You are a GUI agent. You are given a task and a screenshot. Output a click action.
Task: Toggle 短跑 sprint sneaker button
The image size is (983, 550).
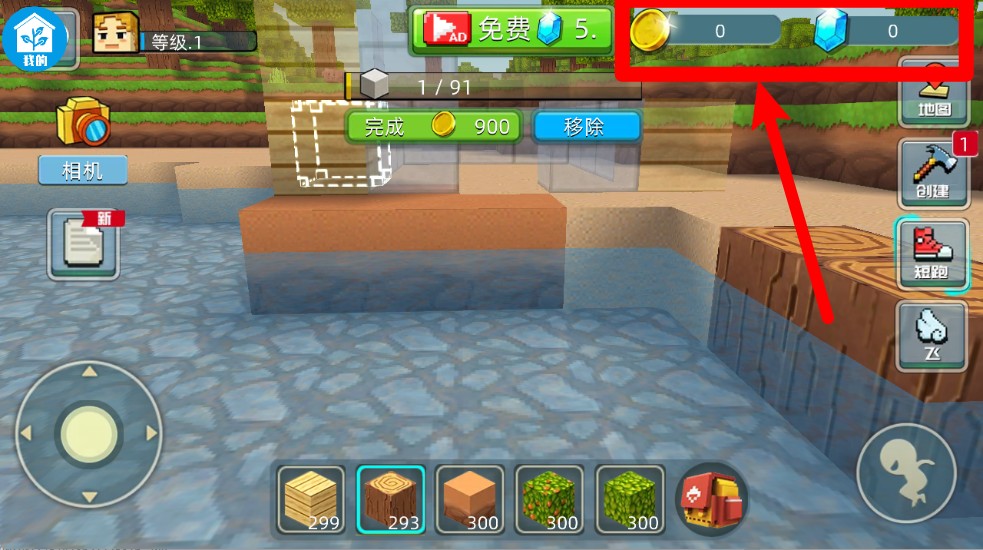(932, 254)
